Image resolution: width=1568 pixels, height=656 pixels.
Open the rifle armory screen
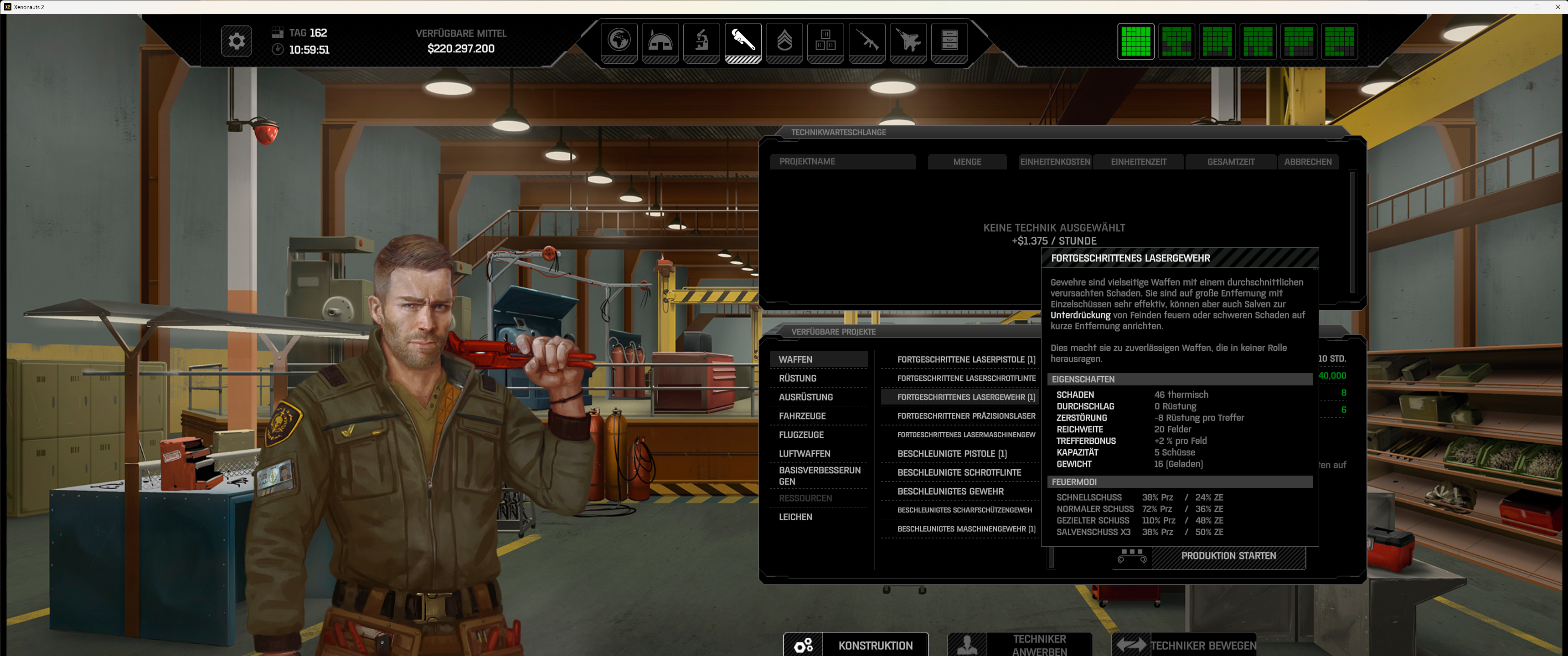tap(867, 41)
